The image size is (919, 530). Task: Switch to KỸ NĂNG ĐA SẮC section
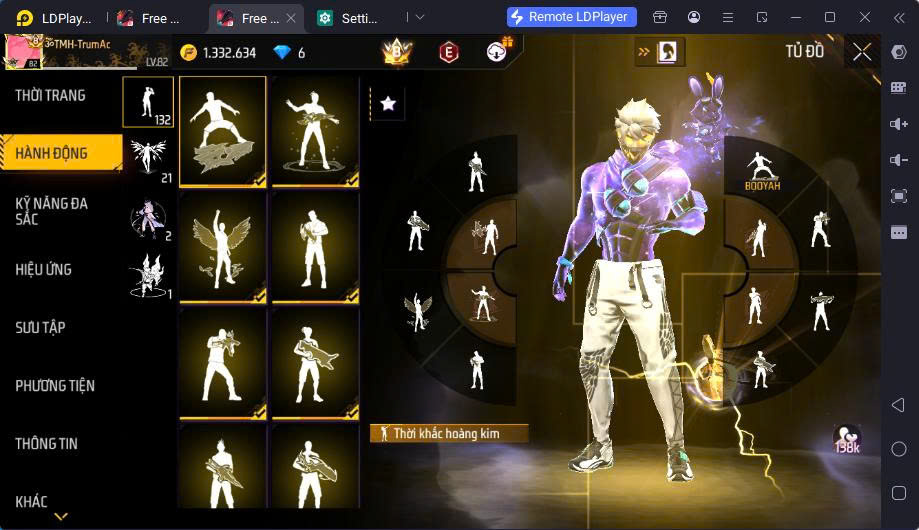coord(52,211)
